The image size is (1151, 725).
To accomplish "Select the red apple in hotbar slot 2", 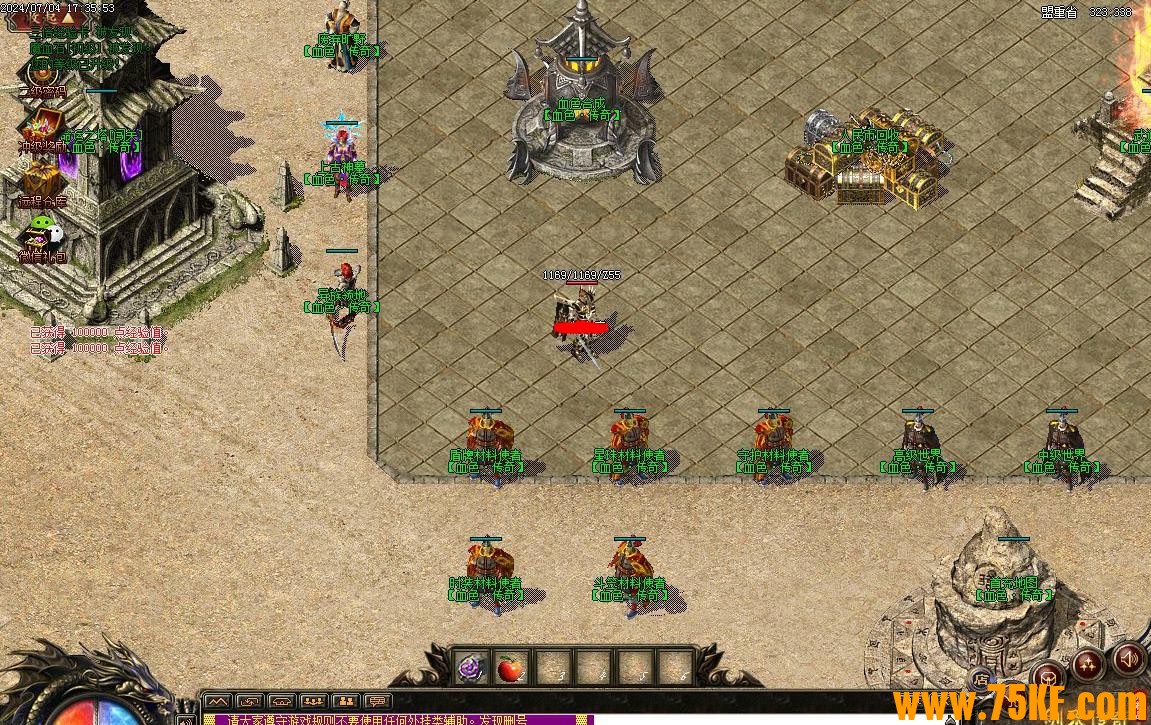I will [511, 667].
